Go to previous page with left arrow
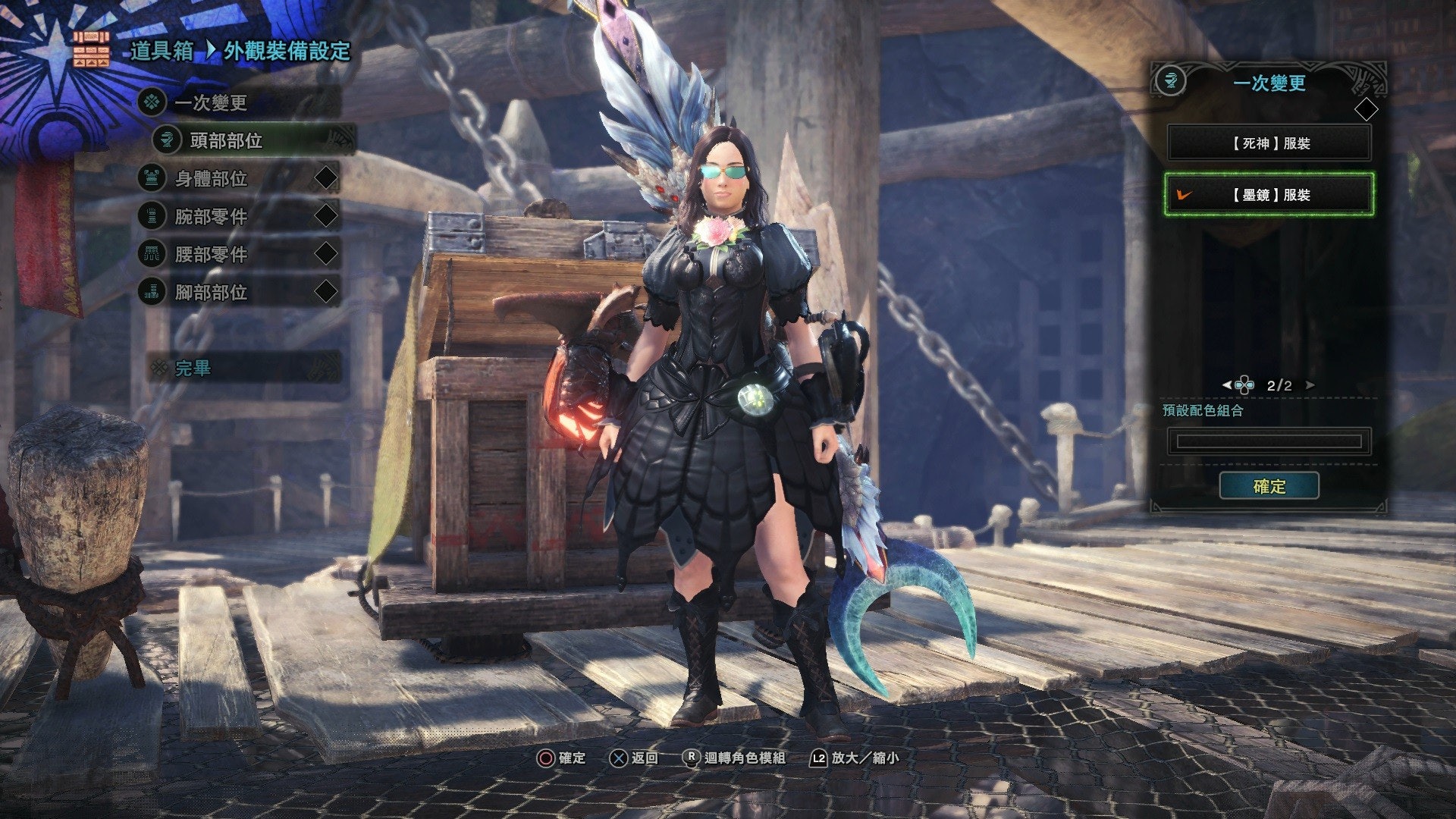This screenshot has height=819, width=1456. (1226, 385)
